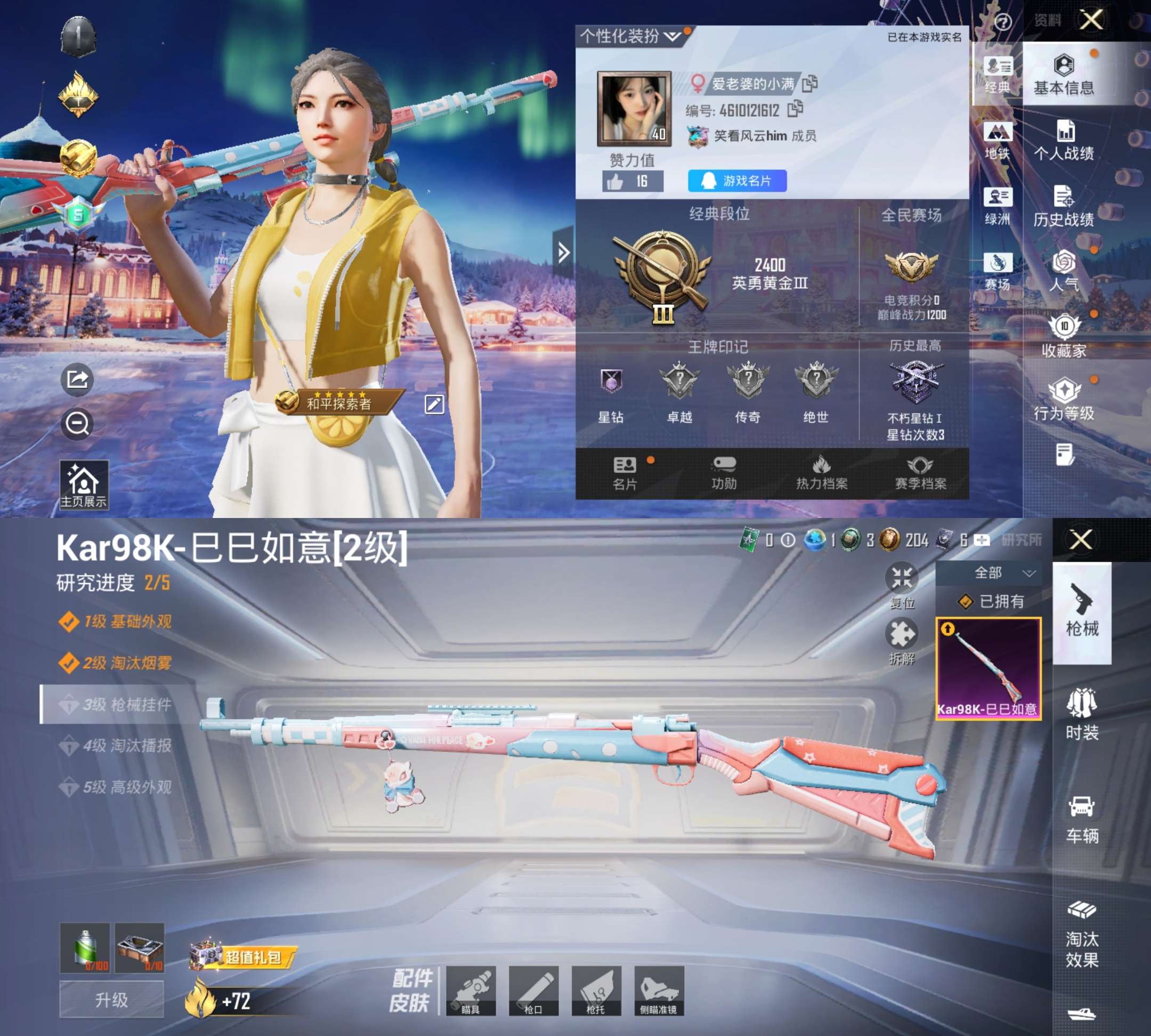Click the 主页展示 home display icon
This screenshot has width=1151, height=1036.
point(84,483)
